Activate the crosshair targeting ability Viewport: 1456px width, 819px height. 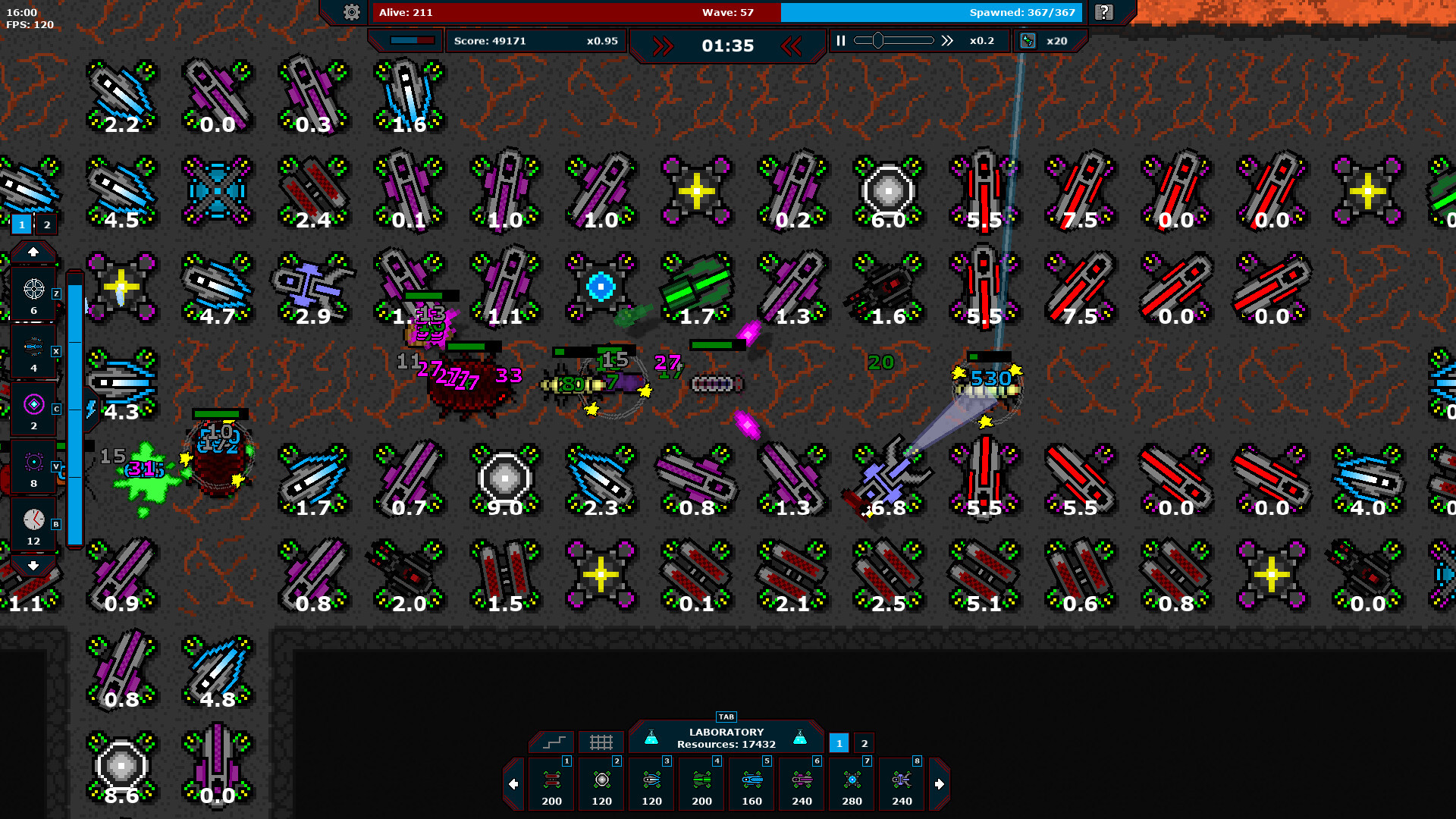point(33,293)
